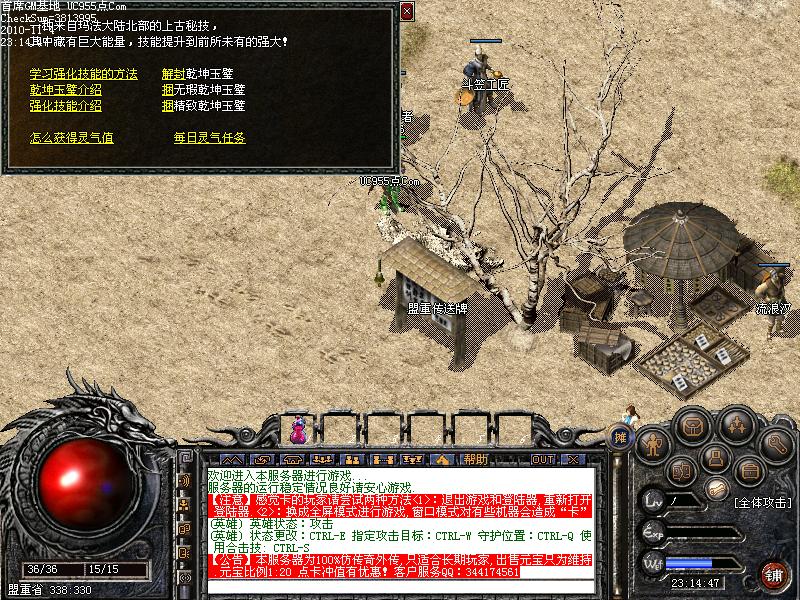Choose 学习强化技能的方法 dialogue link

tap(83, 74)
